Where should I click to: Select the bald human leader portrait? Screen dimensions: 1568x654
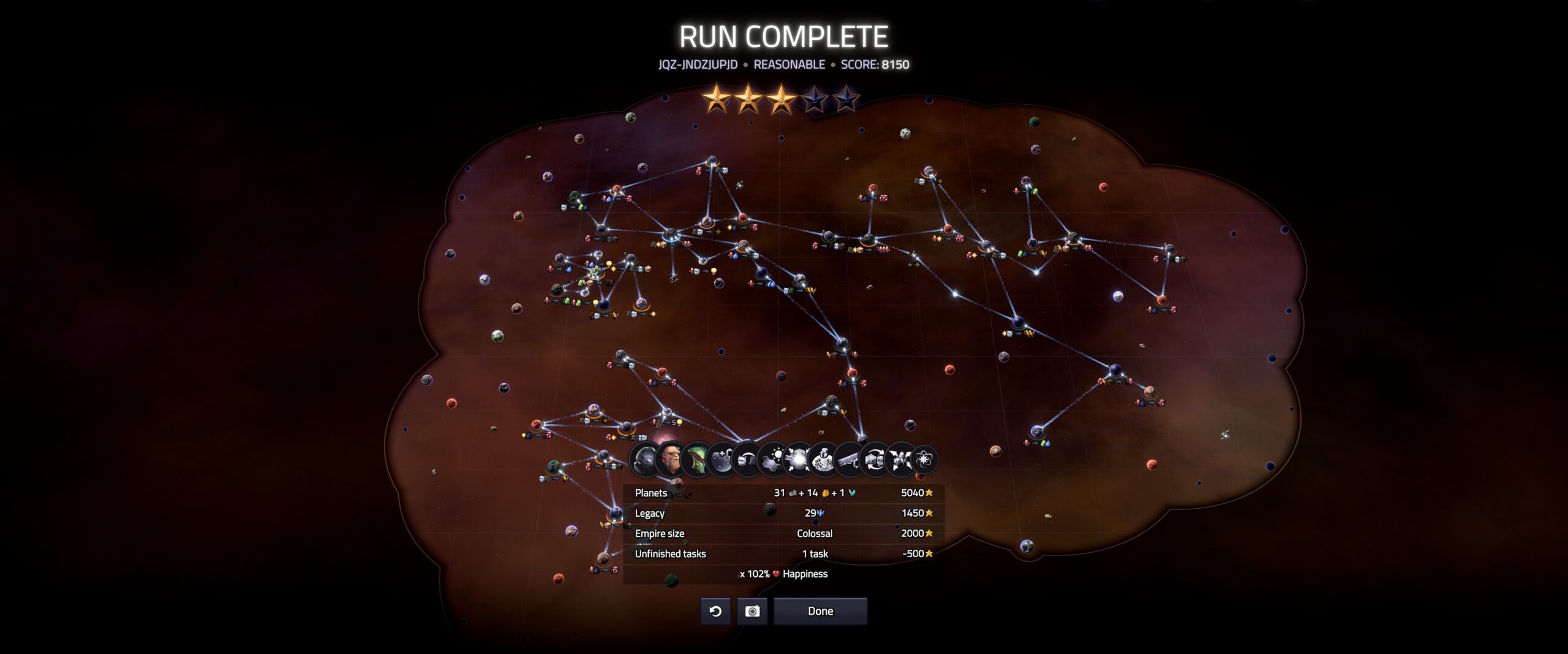[670, 459]
